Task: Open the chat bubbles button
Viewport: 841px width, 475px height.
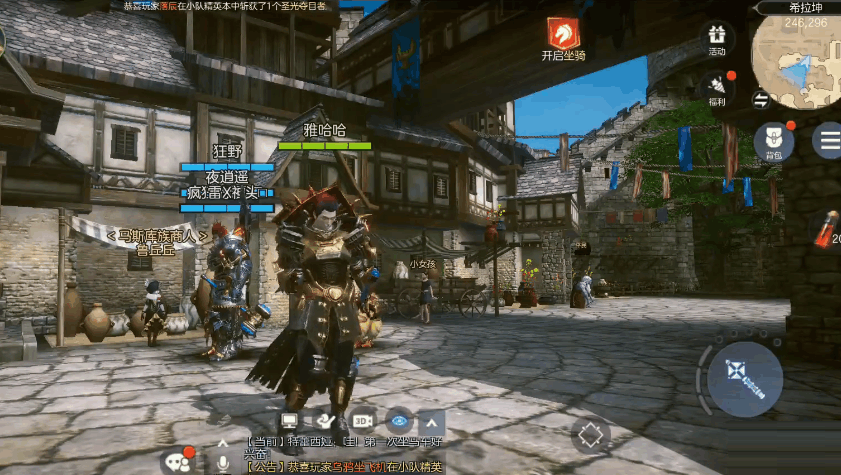Action: coord(178,461)
